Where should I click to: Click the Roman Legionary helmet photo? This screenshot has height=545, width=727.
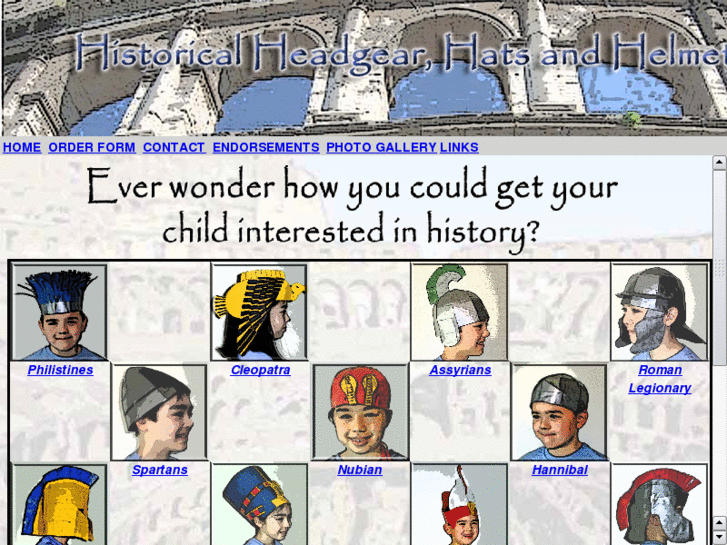click(659, 312)
